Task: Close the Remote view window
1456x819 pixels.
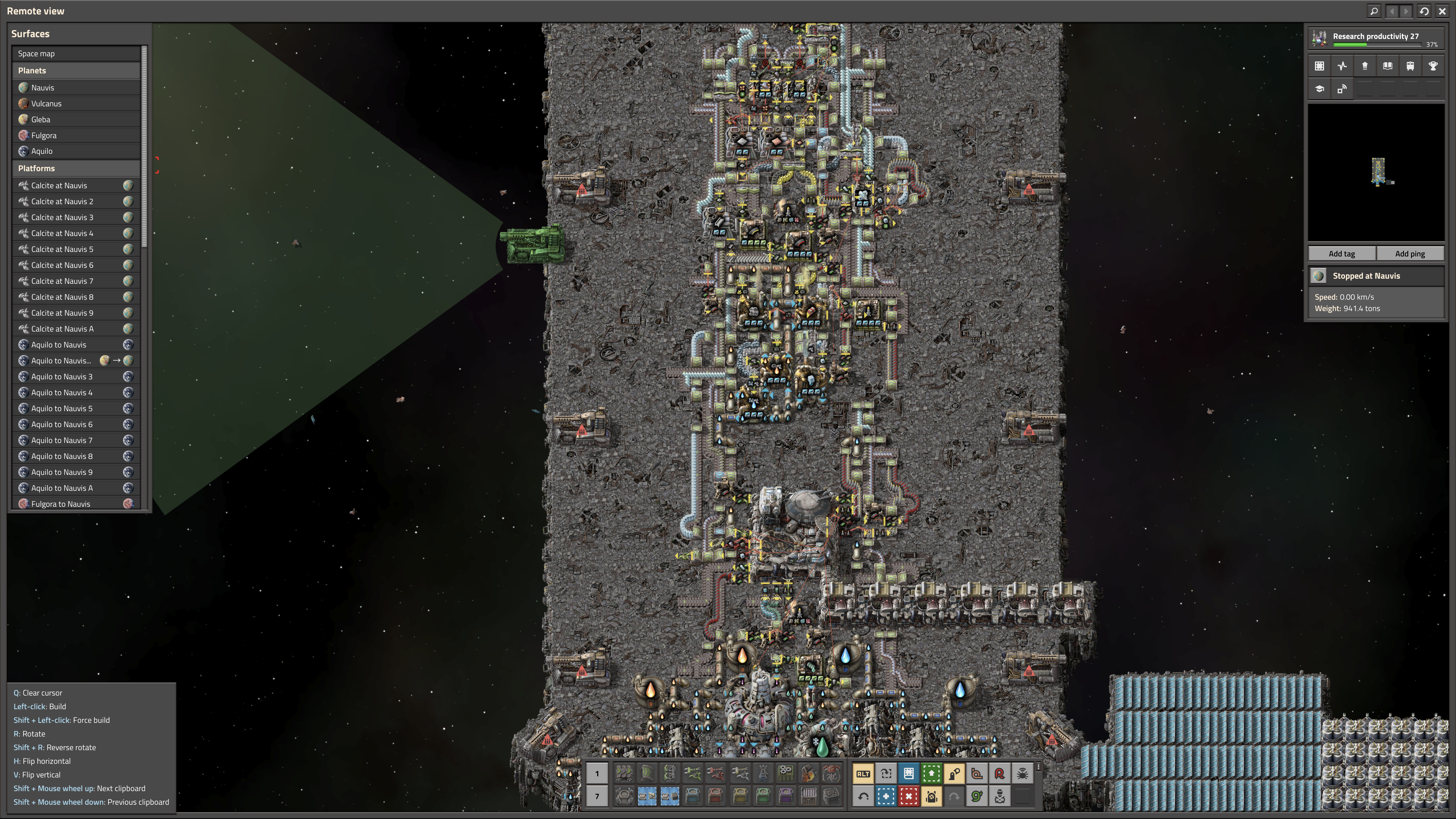Action: [x=1442, y=11]
